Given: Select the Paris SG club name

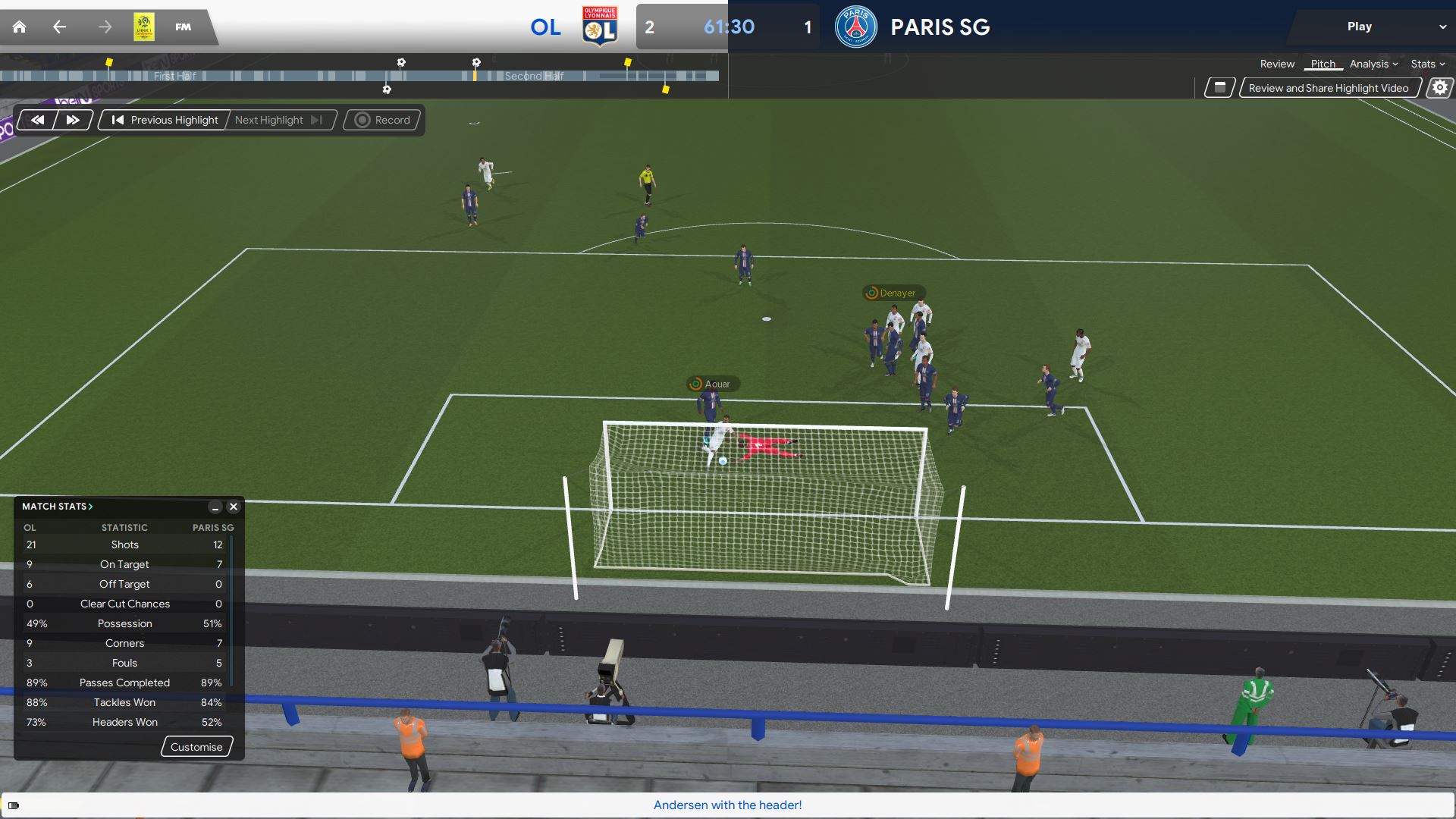Looking at the screenshot, I should point(940,27).
